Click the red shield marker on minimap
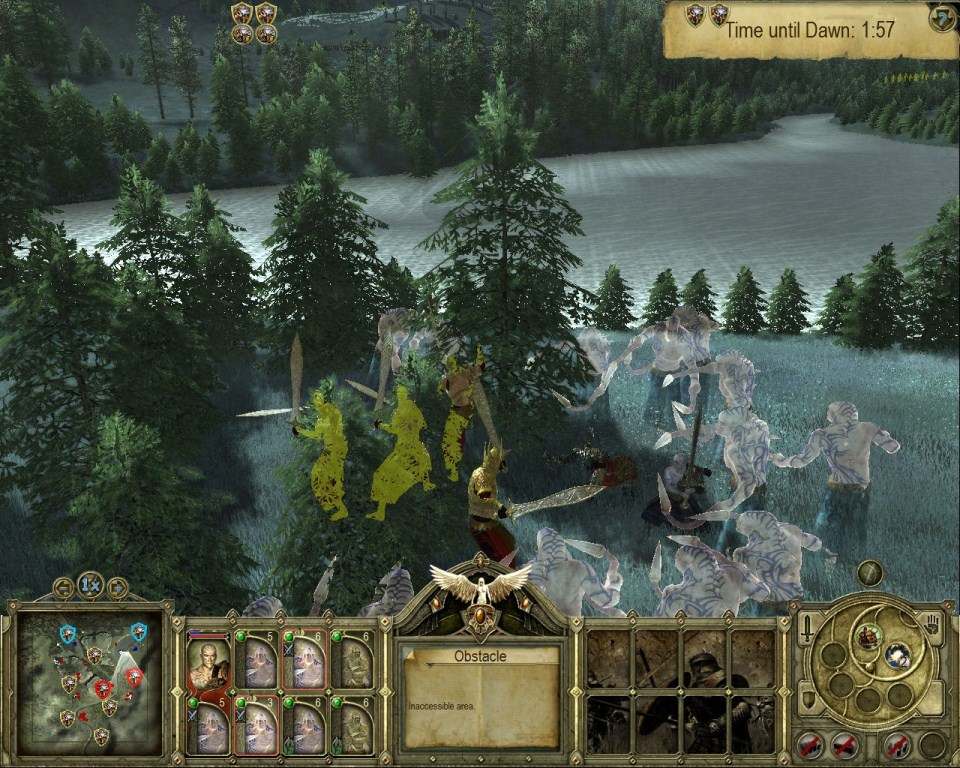Screen dimensions: 960x768 (104, 688)
